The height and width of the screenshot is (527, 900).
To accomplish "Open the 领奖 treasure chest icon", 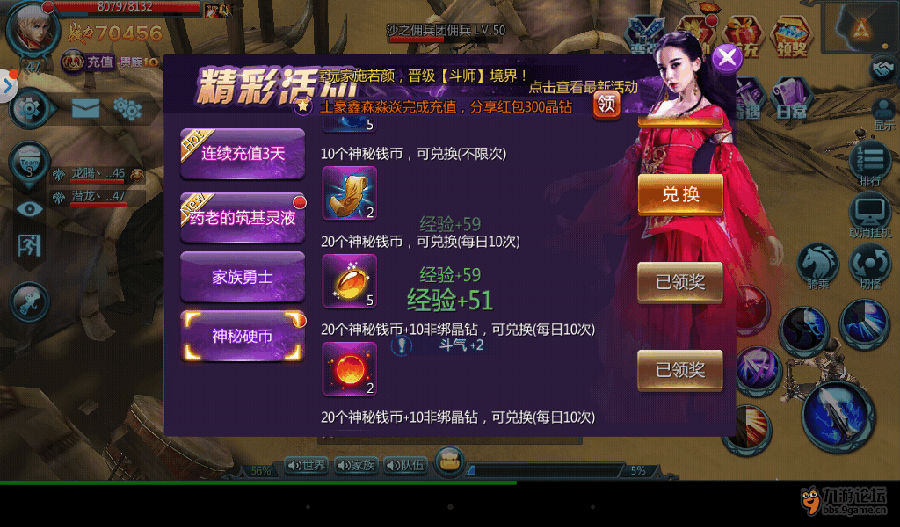I will tap(791, 35).
